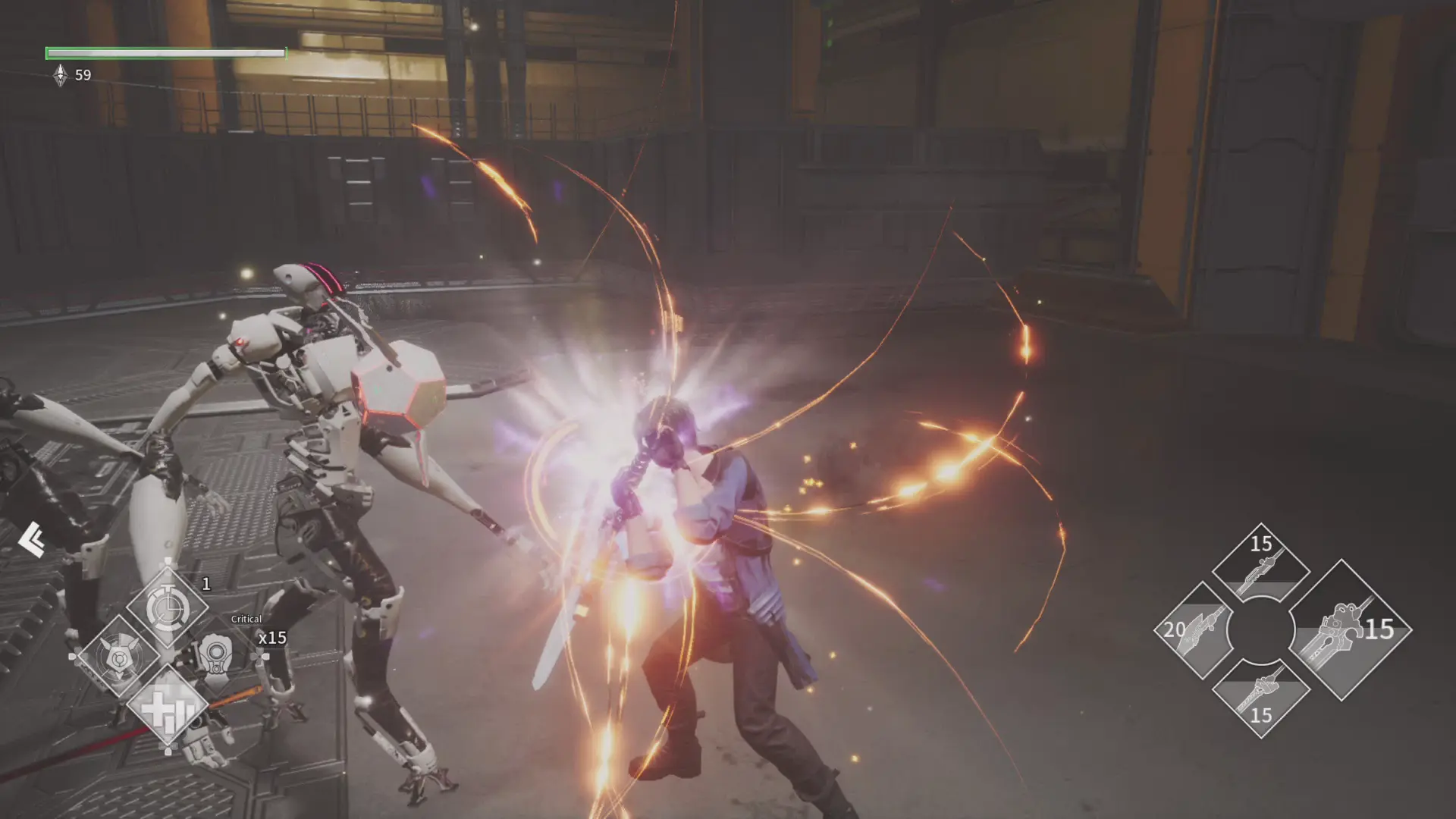Image resolution: width=1456 pixels, height=819 pixels.
Task: Select the large right weapon slot
Action: (x=1347, y=629)
